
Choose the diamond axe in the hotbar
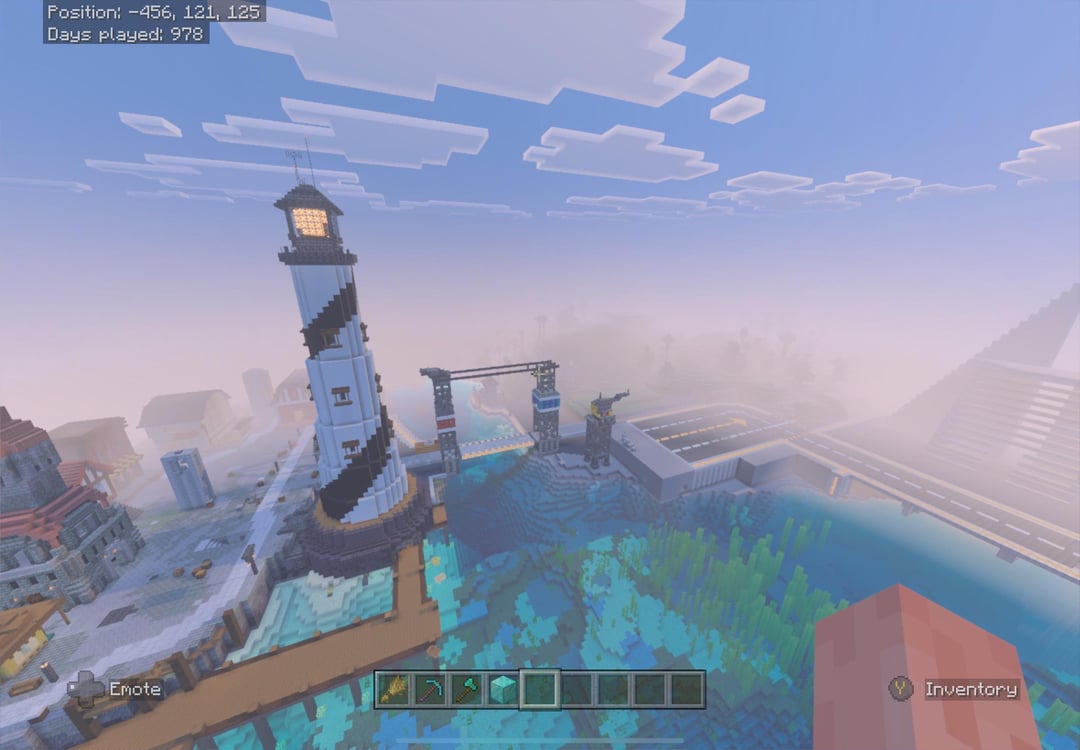coord(467,689)
